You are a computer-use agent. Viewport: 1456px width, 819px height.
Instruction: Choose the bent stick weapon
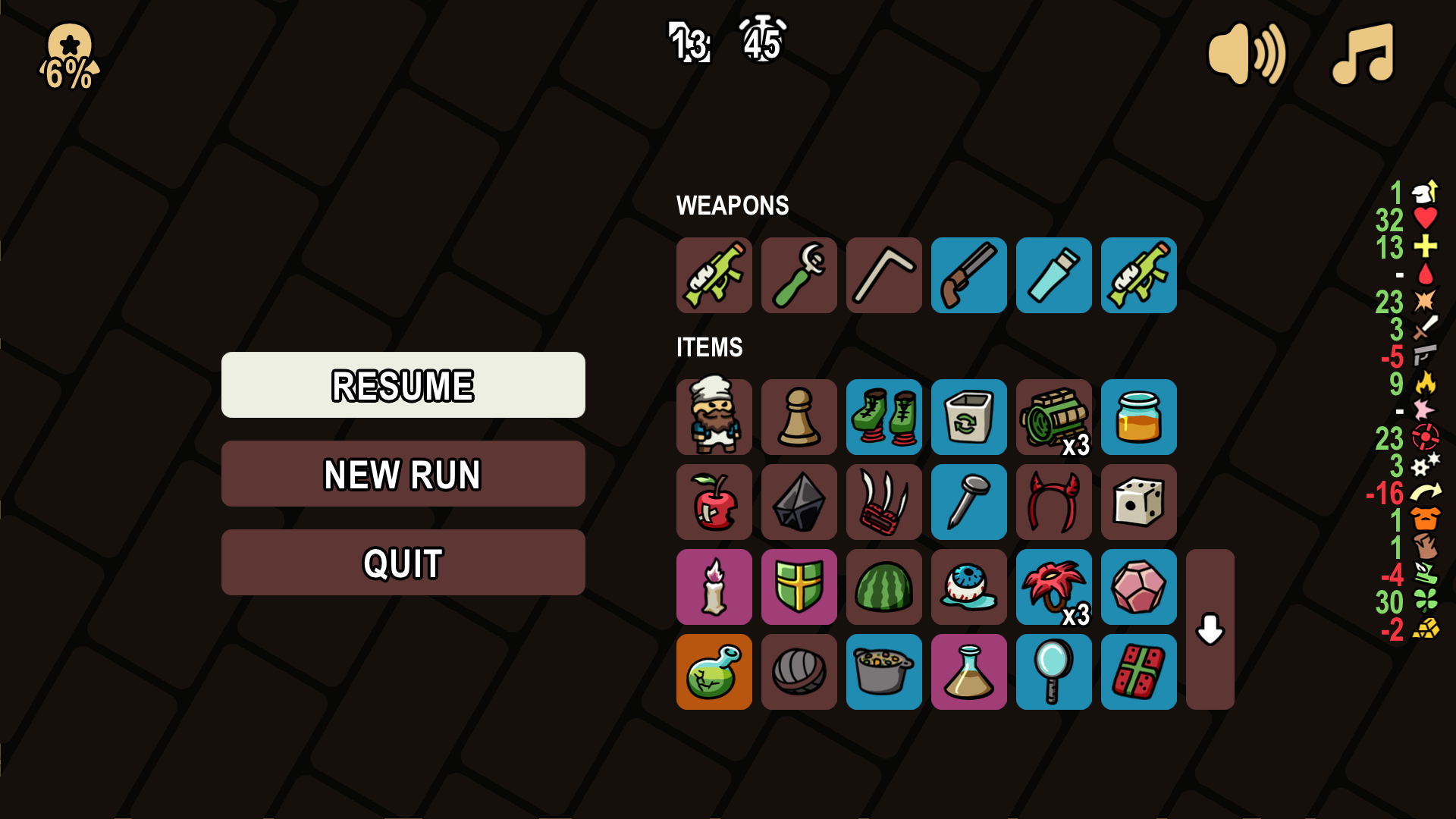[884, 275]
